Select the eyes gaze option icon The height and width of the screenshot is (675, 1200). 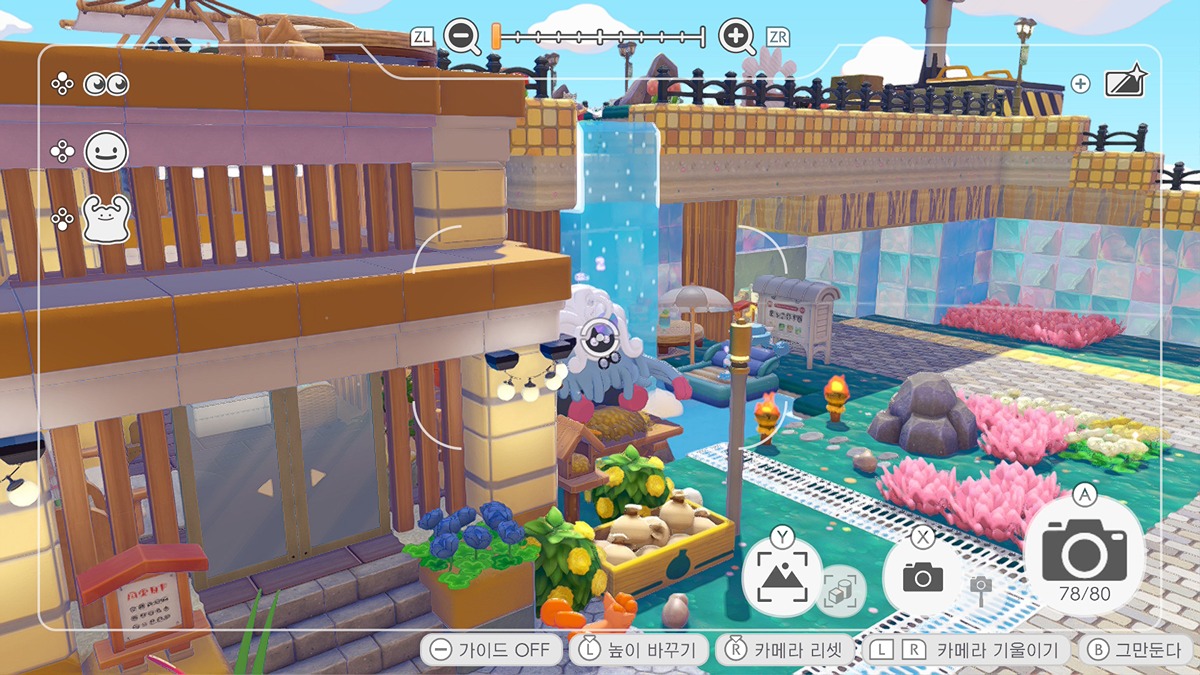point(106,85)
